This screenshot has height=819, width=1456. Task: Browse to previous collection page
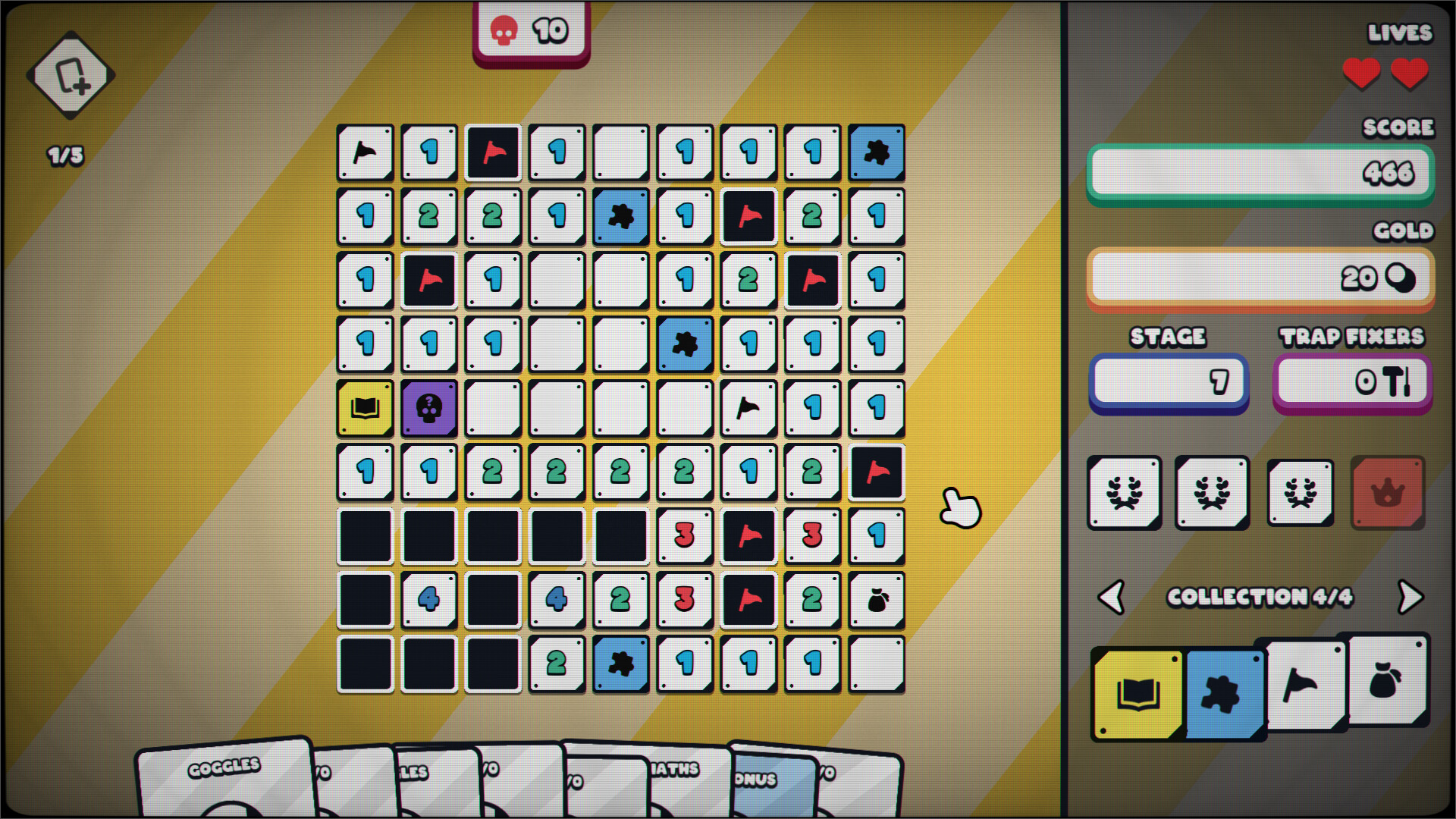(x=1112, y=598)
